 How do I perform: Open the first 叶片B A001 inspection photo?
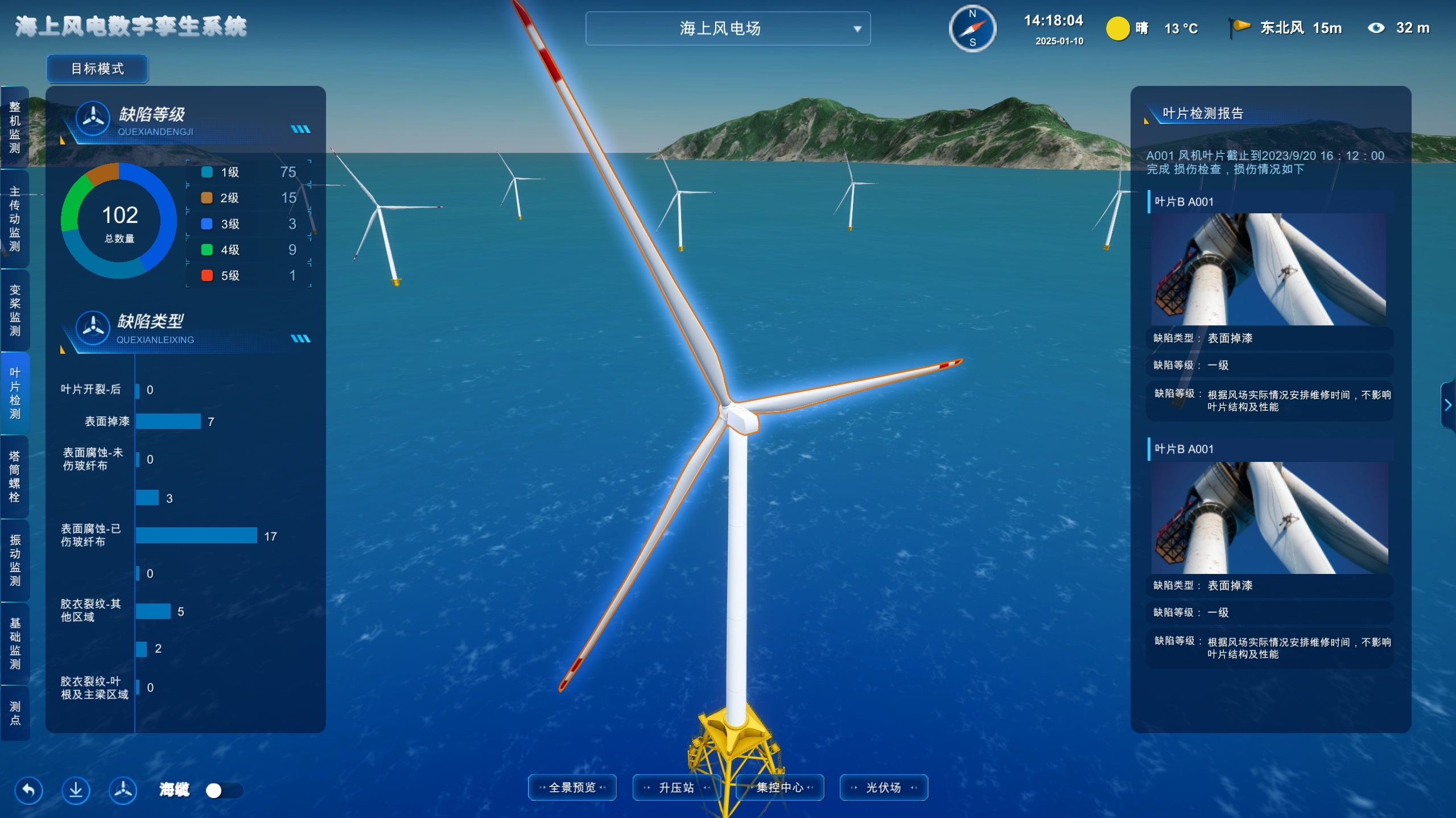tap(1269, 269)
